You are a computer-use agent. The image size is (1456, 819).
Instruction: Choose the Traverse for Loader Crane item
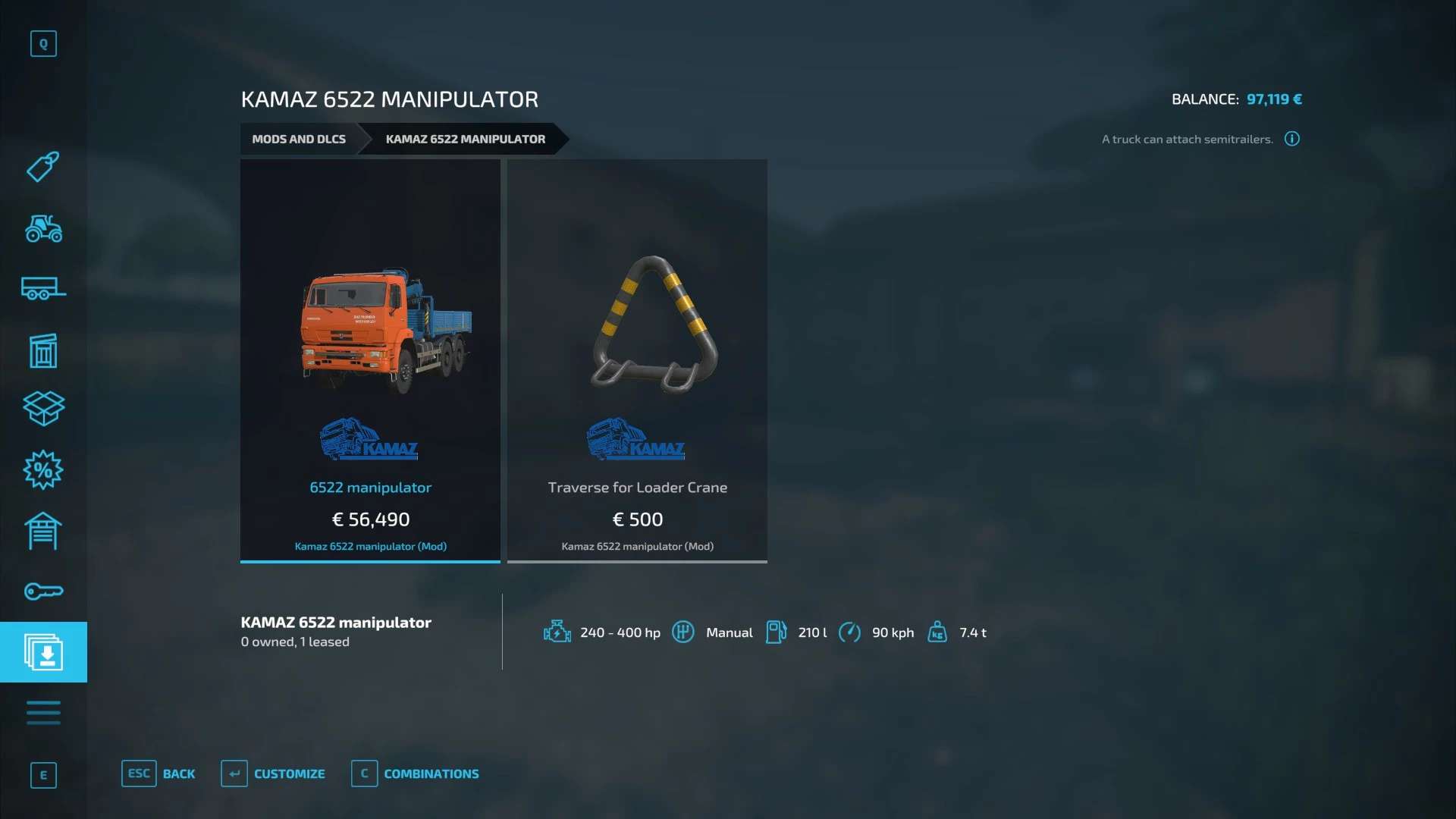pos(637,361)
